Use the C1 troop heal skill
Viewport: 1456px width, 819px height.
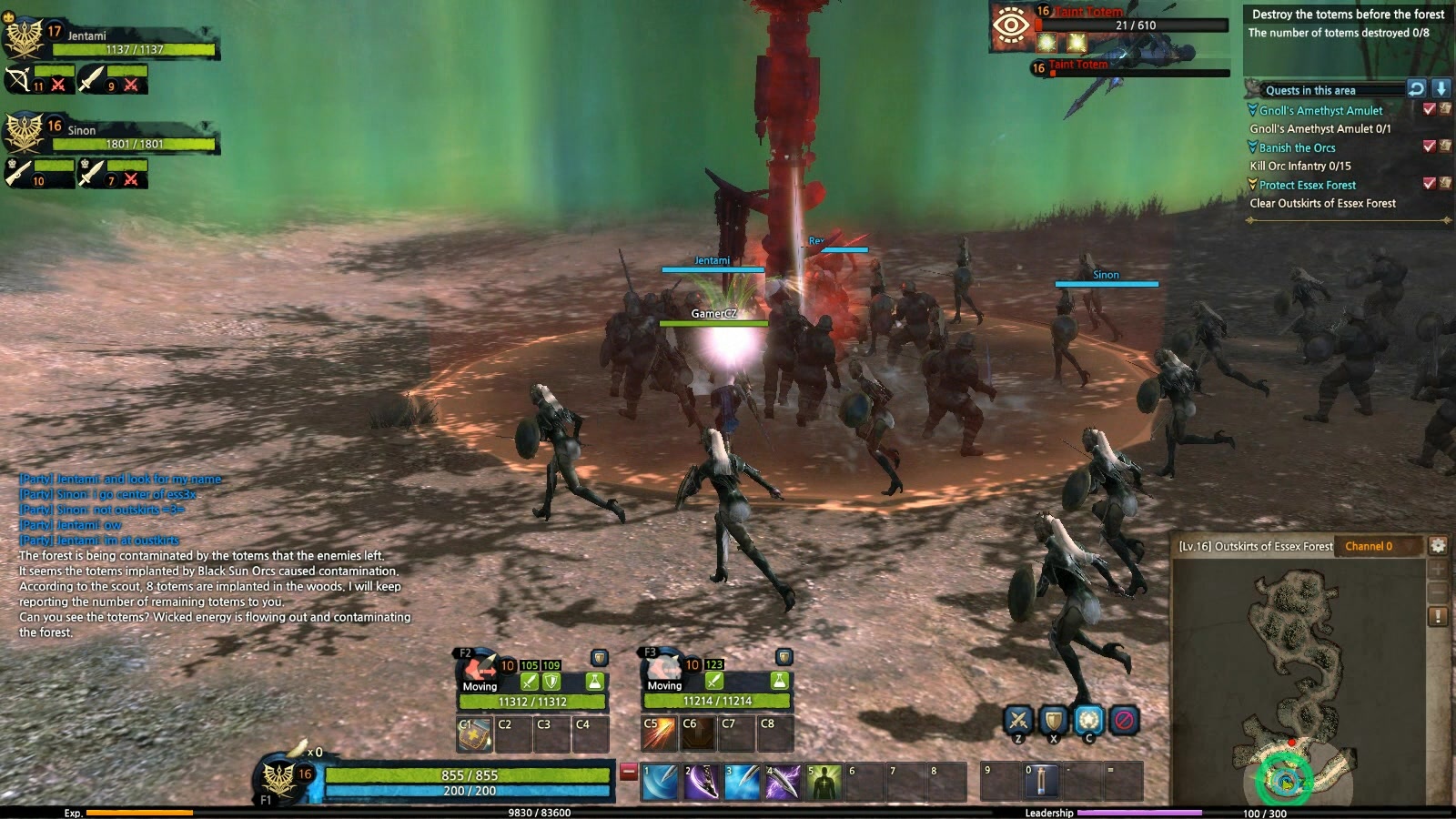(x=474, y=733)
